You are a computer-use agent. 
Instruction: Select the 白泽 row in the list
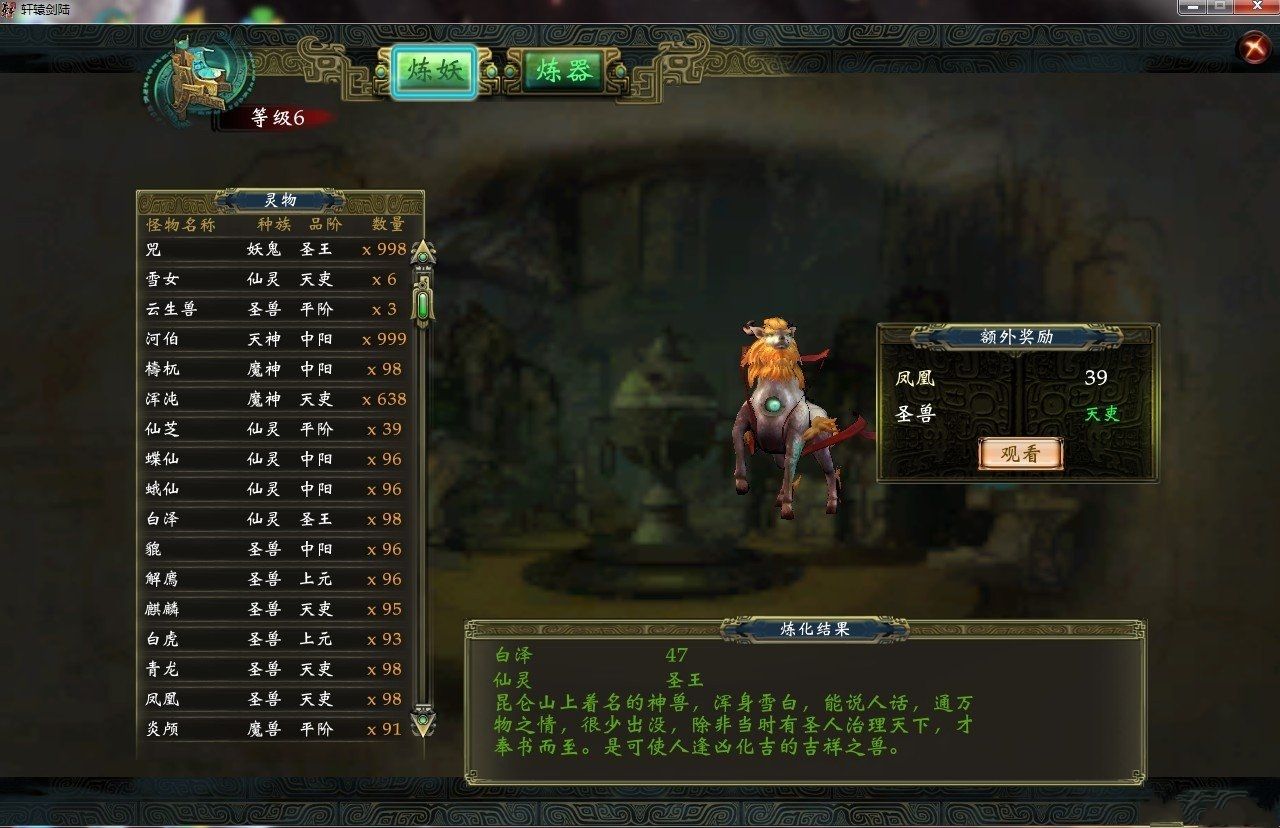pos(275,519)
